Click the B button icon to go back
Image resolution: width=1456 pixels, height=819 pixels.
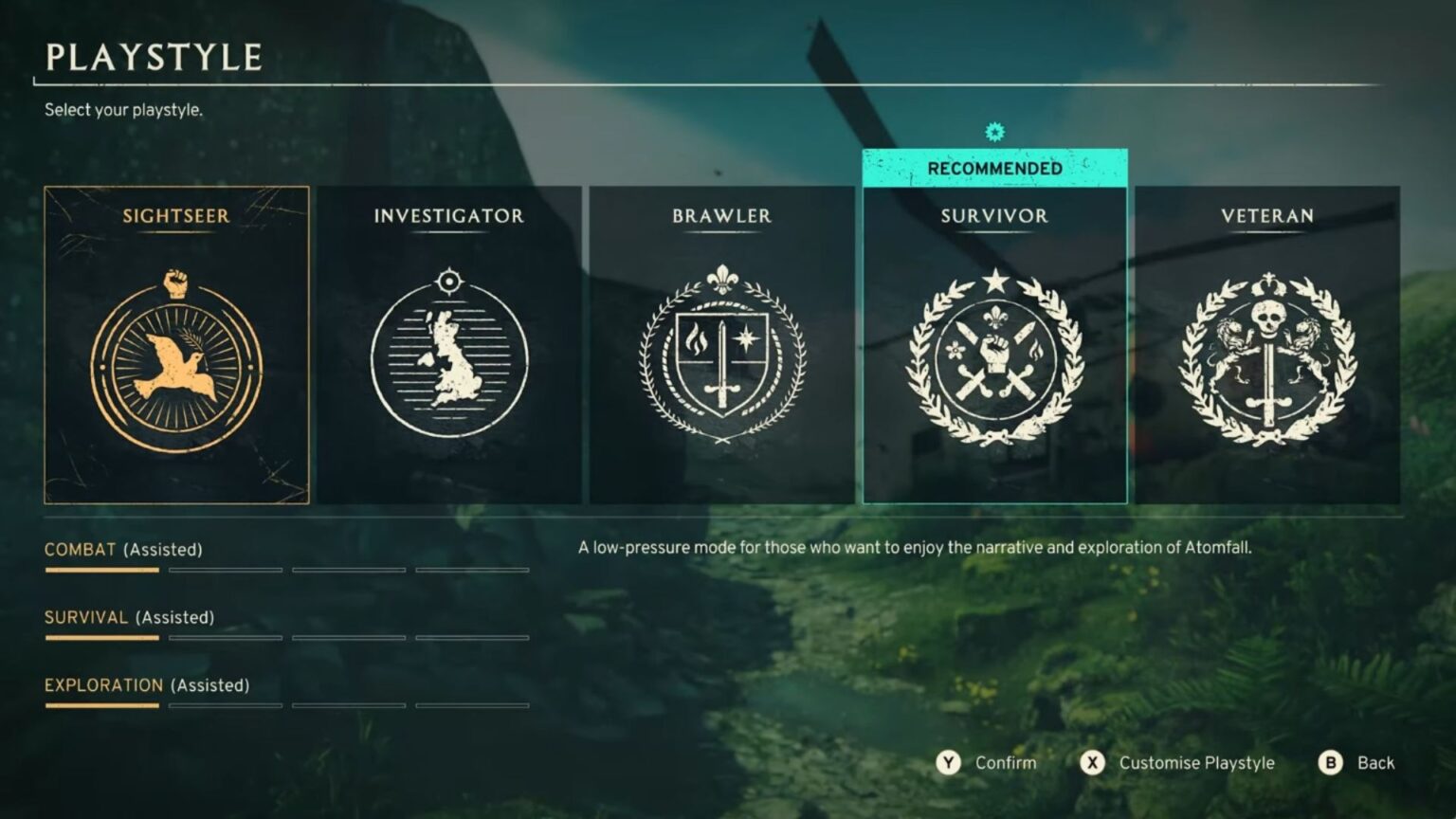point(1333,762)
